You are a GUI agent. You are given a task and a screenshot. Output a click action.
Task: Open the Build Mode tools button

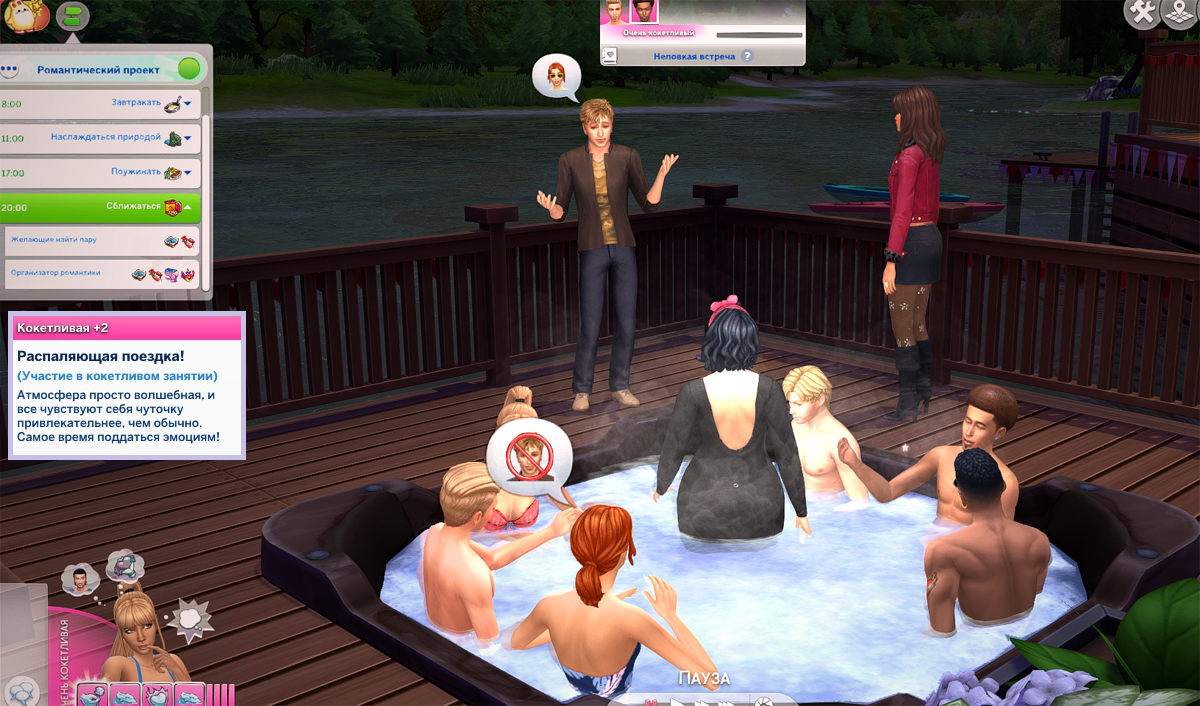tap(1142, 13)
